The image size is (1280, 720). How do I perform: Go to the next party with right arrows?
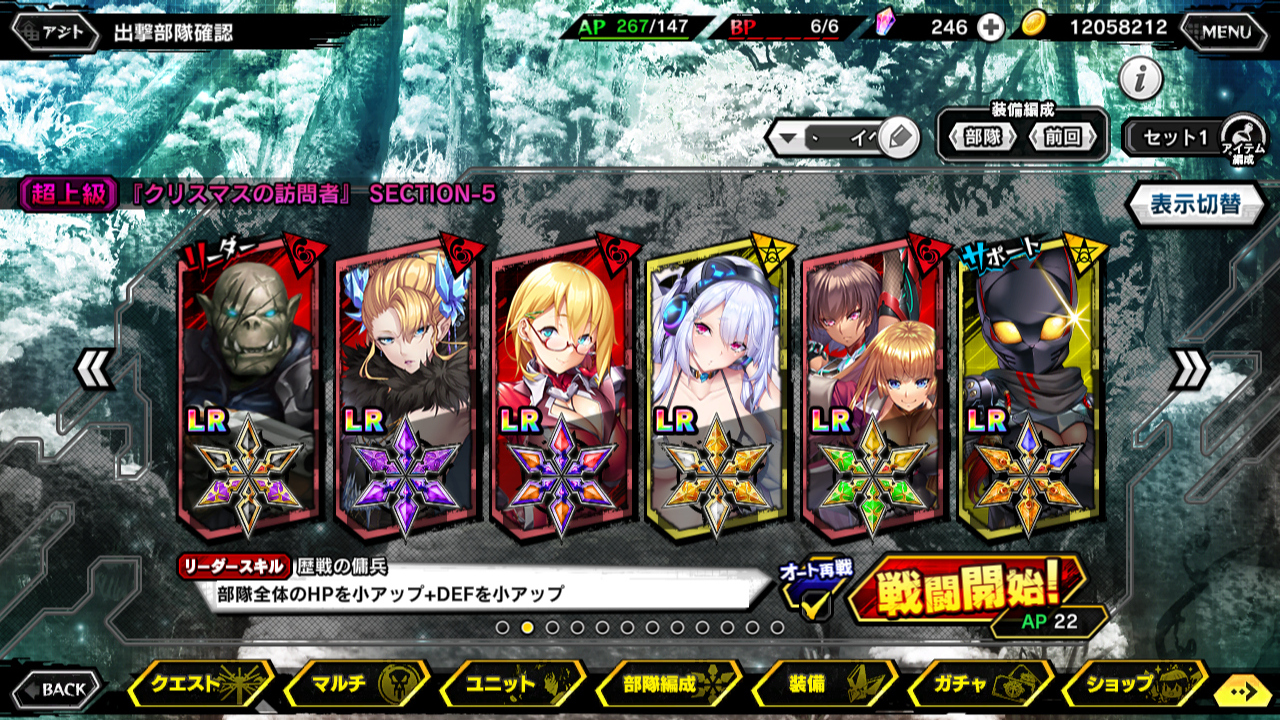click(x=1188, y=370)
